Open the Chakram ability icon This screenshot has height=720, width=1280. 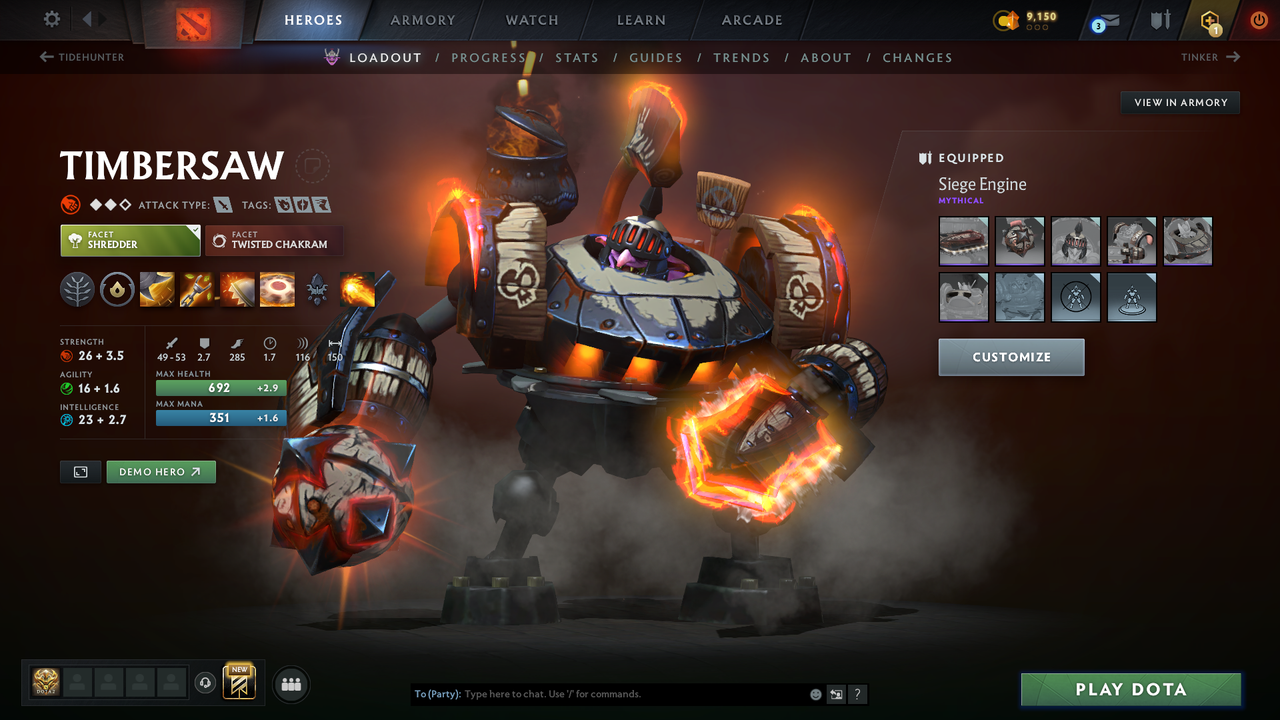(x=276, y=290)
